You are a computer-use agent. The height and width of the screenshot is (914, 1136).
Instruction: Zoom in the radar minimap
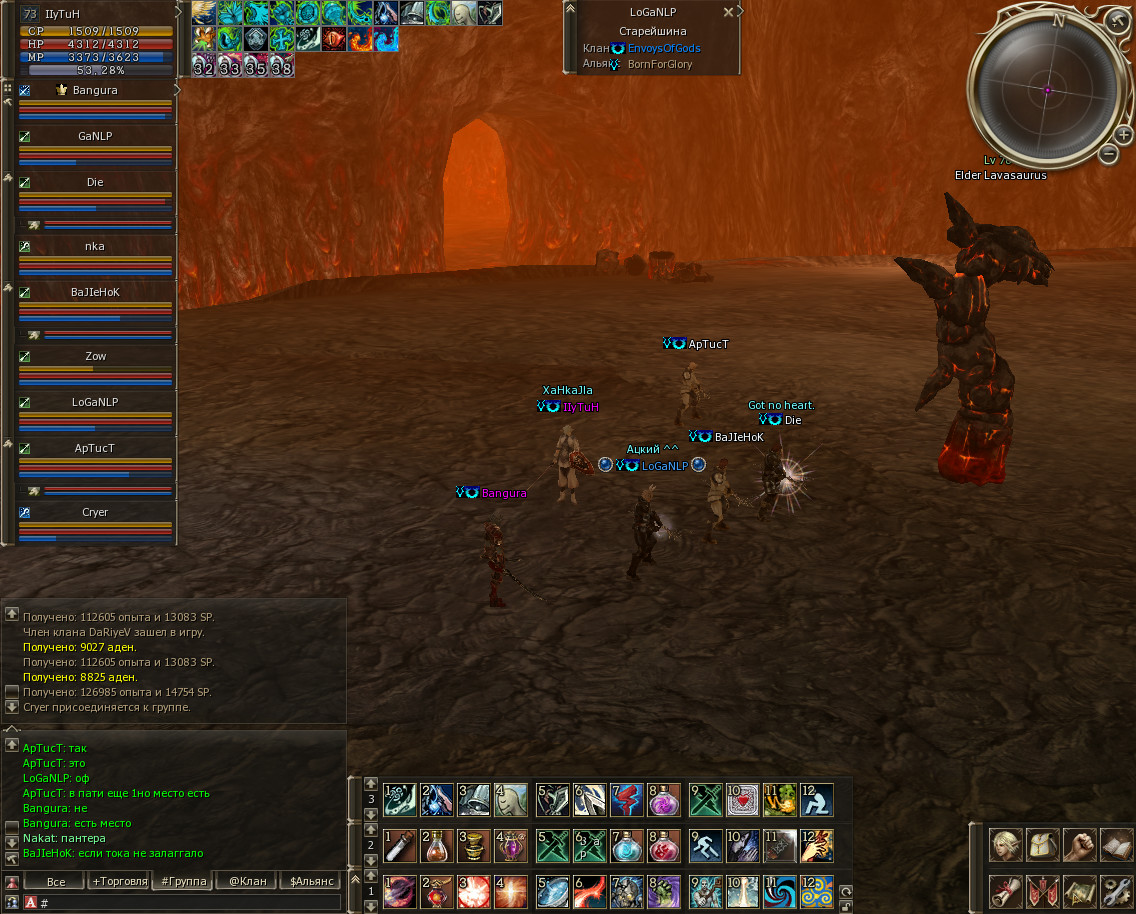(x=1123, y=135)
